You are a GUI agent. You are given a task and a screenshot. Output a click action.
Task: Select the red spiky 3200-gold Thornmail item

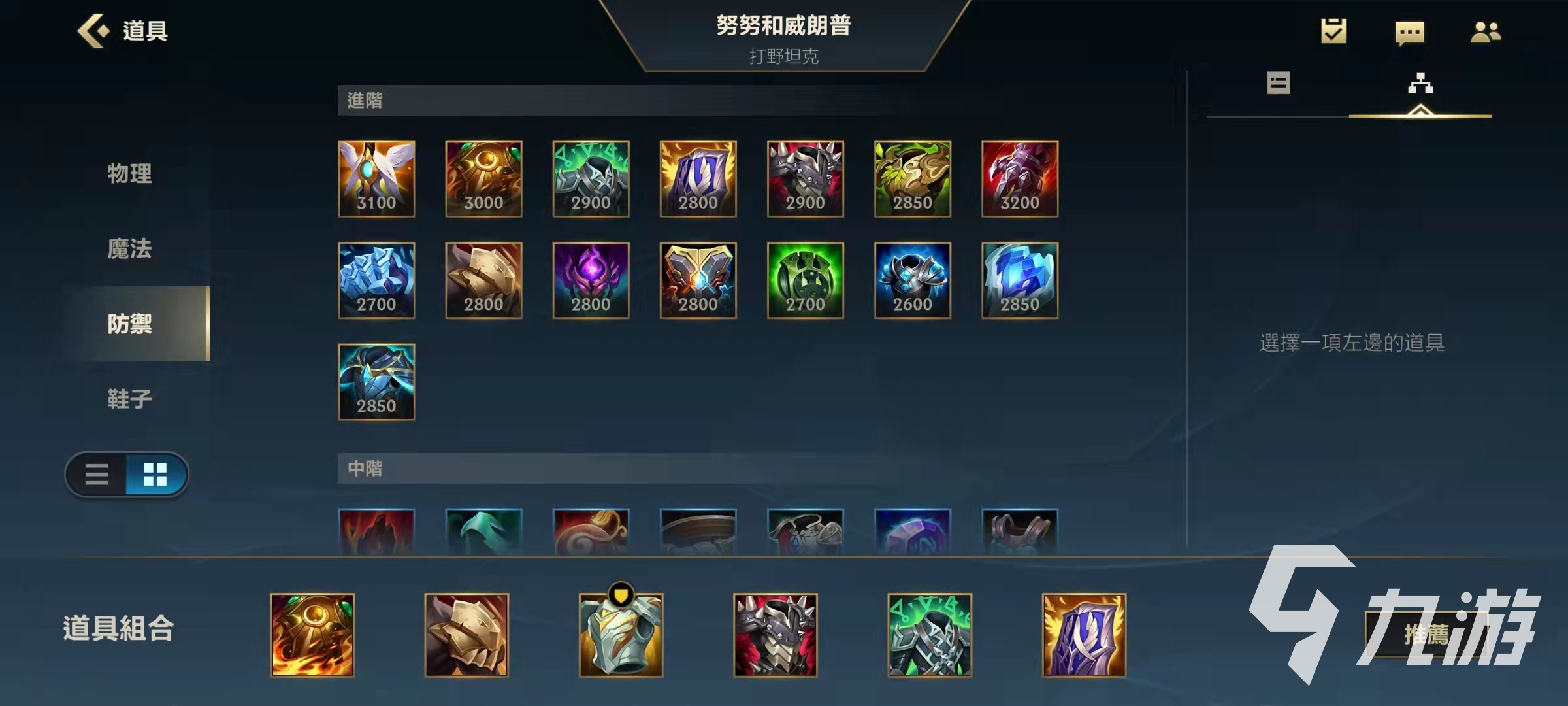click(x=1020, y=178)
